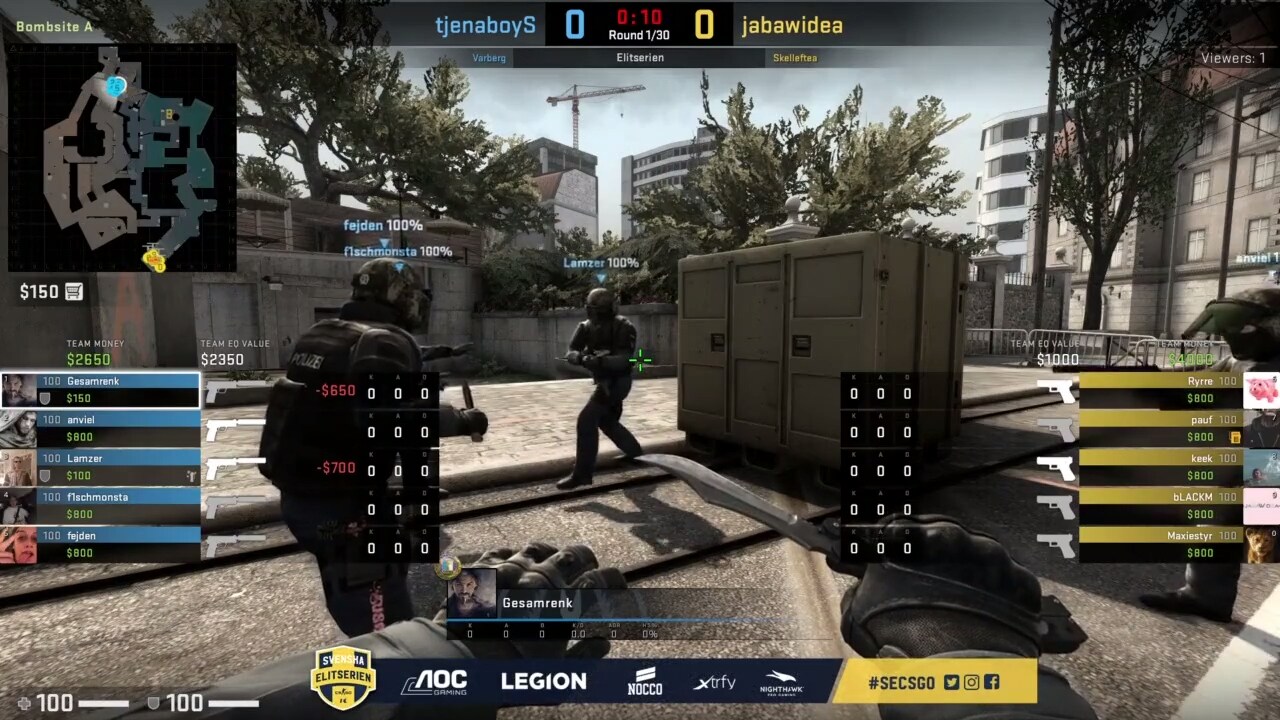The image size is (1280, 720).
Task: Pick fejden in the team list
Action: [100, 544]
